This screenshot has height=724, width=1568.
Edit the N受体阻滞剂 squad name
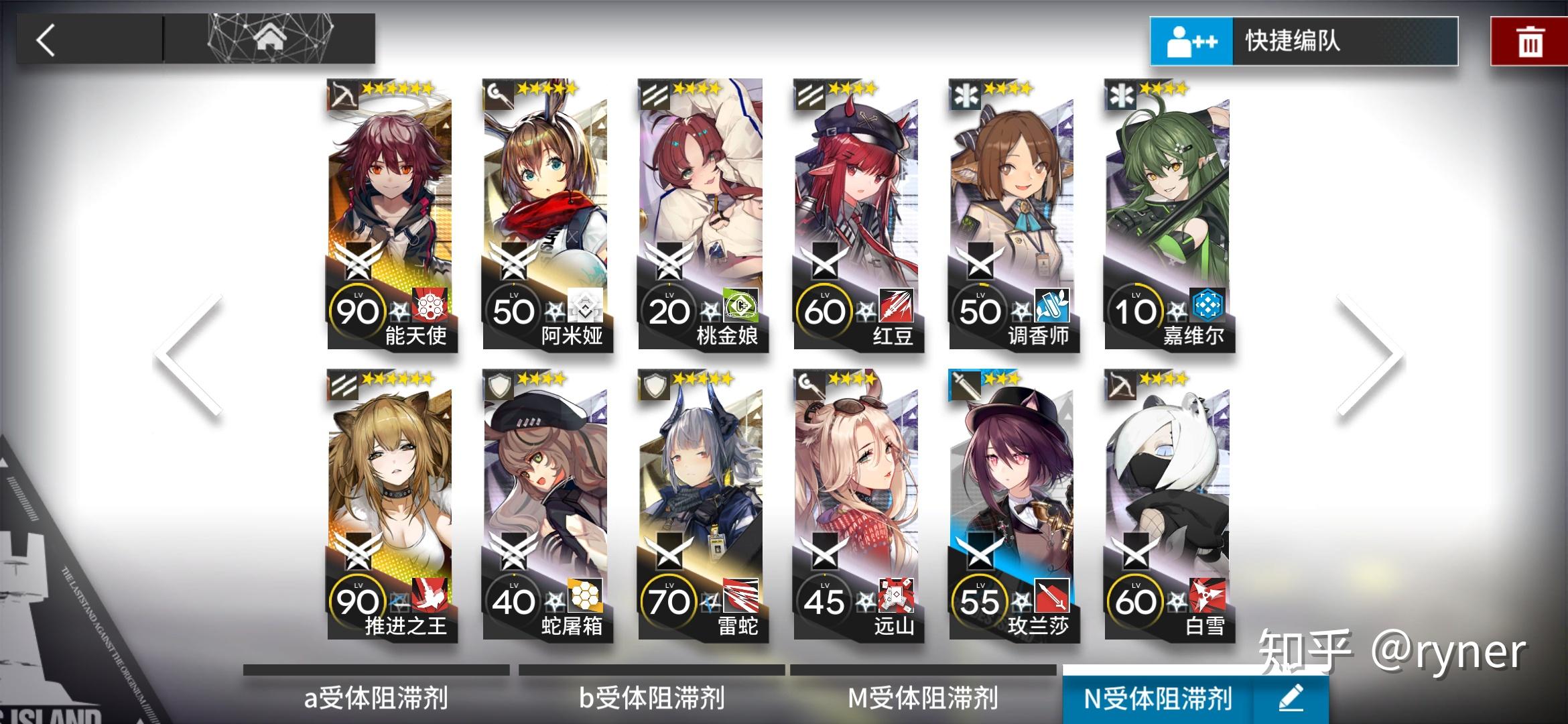tap(1291, 699)
